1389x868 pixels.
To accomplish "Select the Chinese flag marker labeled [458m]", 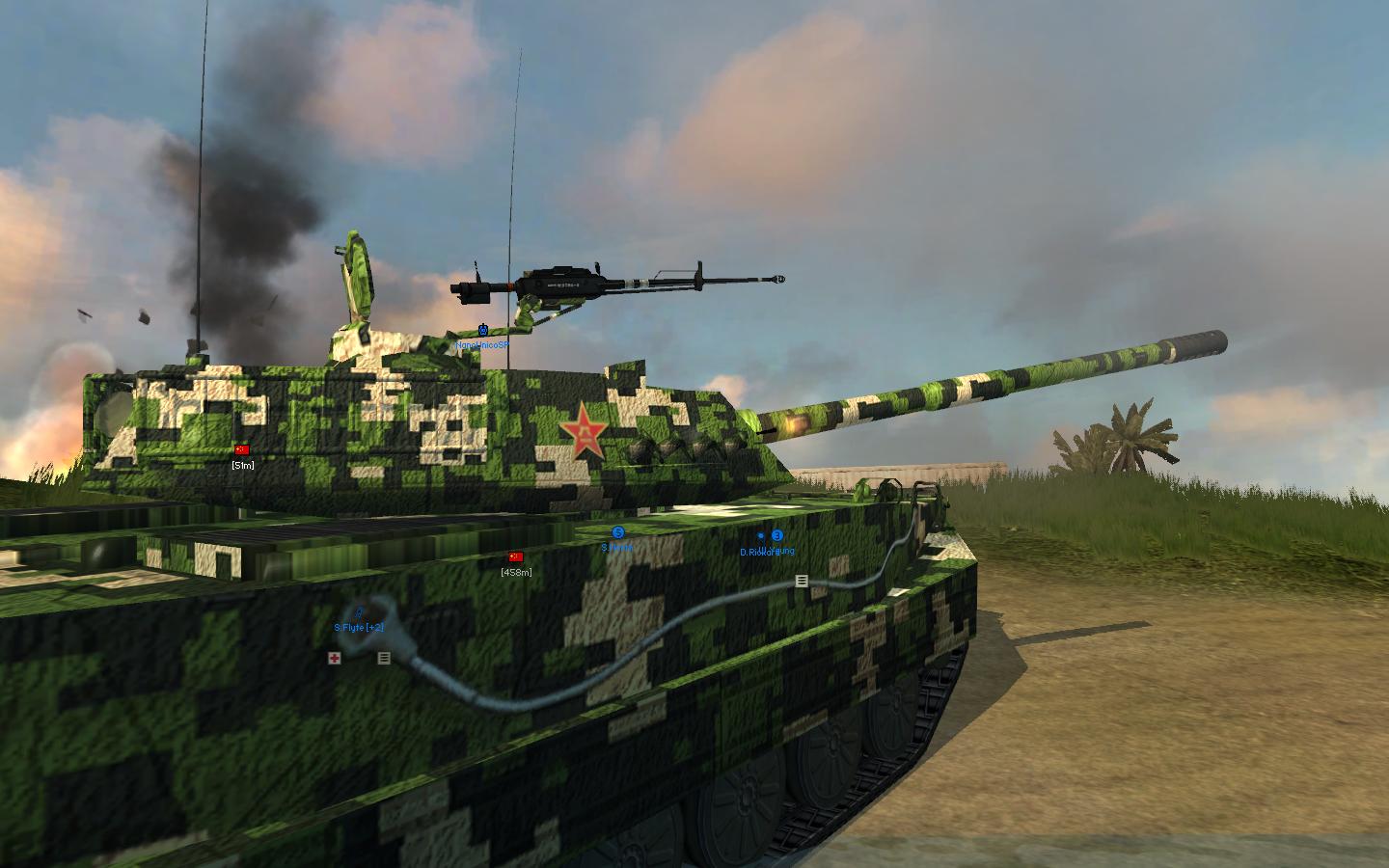I will (515, 557).
